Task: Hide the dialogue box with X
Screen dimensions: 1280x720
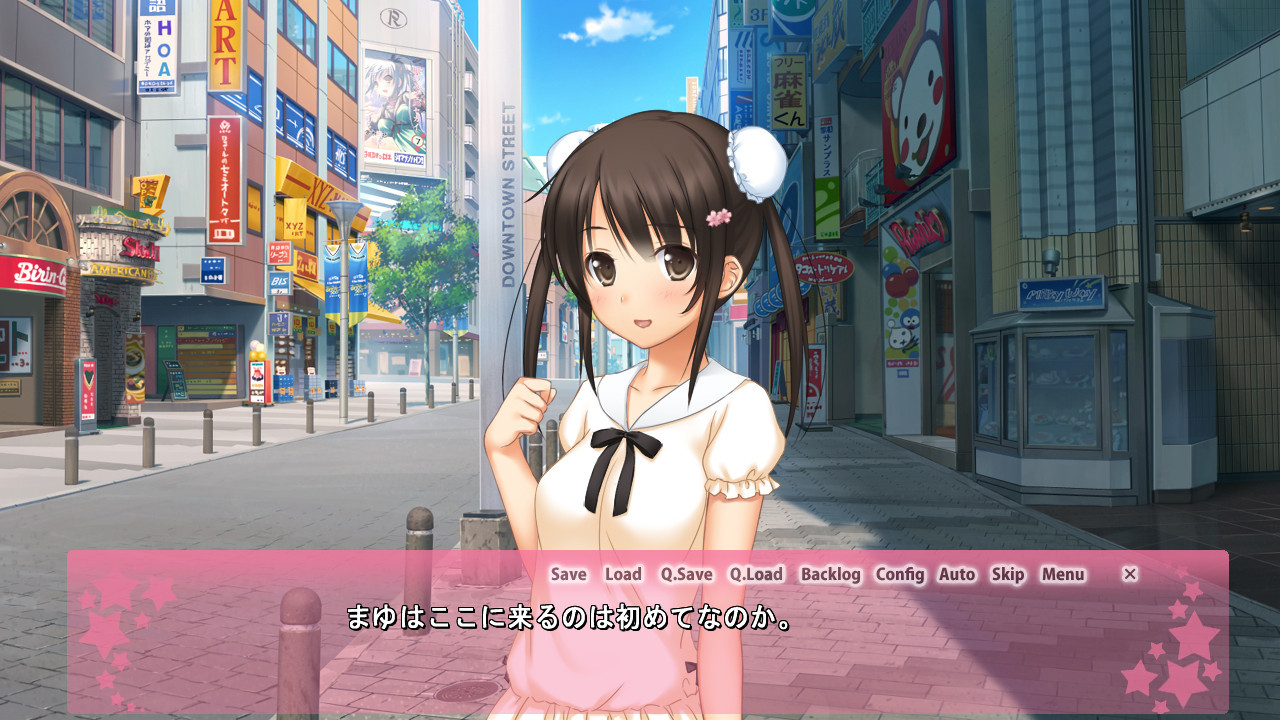Action: [x=1130, y=574]
